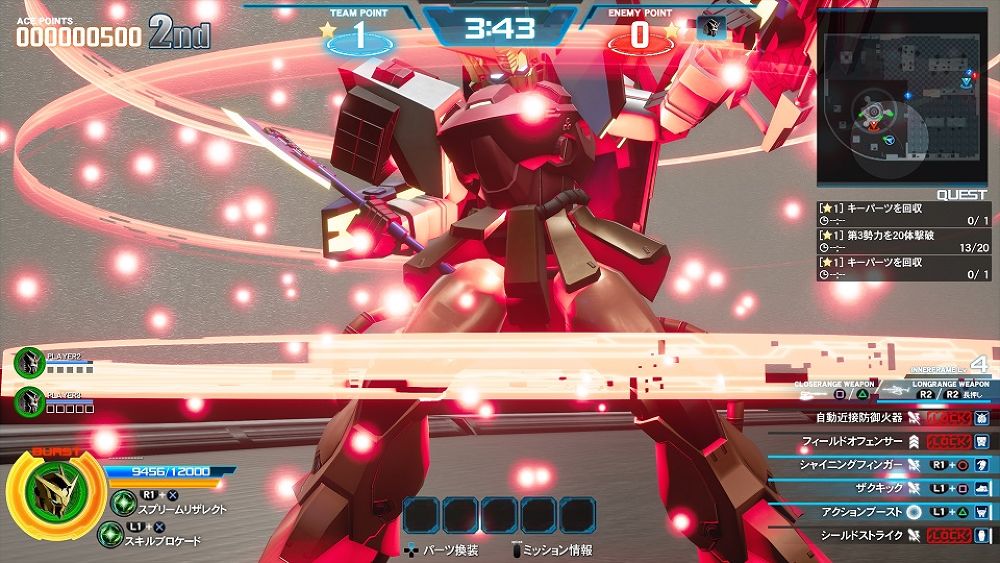The height and width of the screenshot is (563, 1000).
Task: Select the locked 自動近接防御火器 skill row
Action: [x=880, y=418]
